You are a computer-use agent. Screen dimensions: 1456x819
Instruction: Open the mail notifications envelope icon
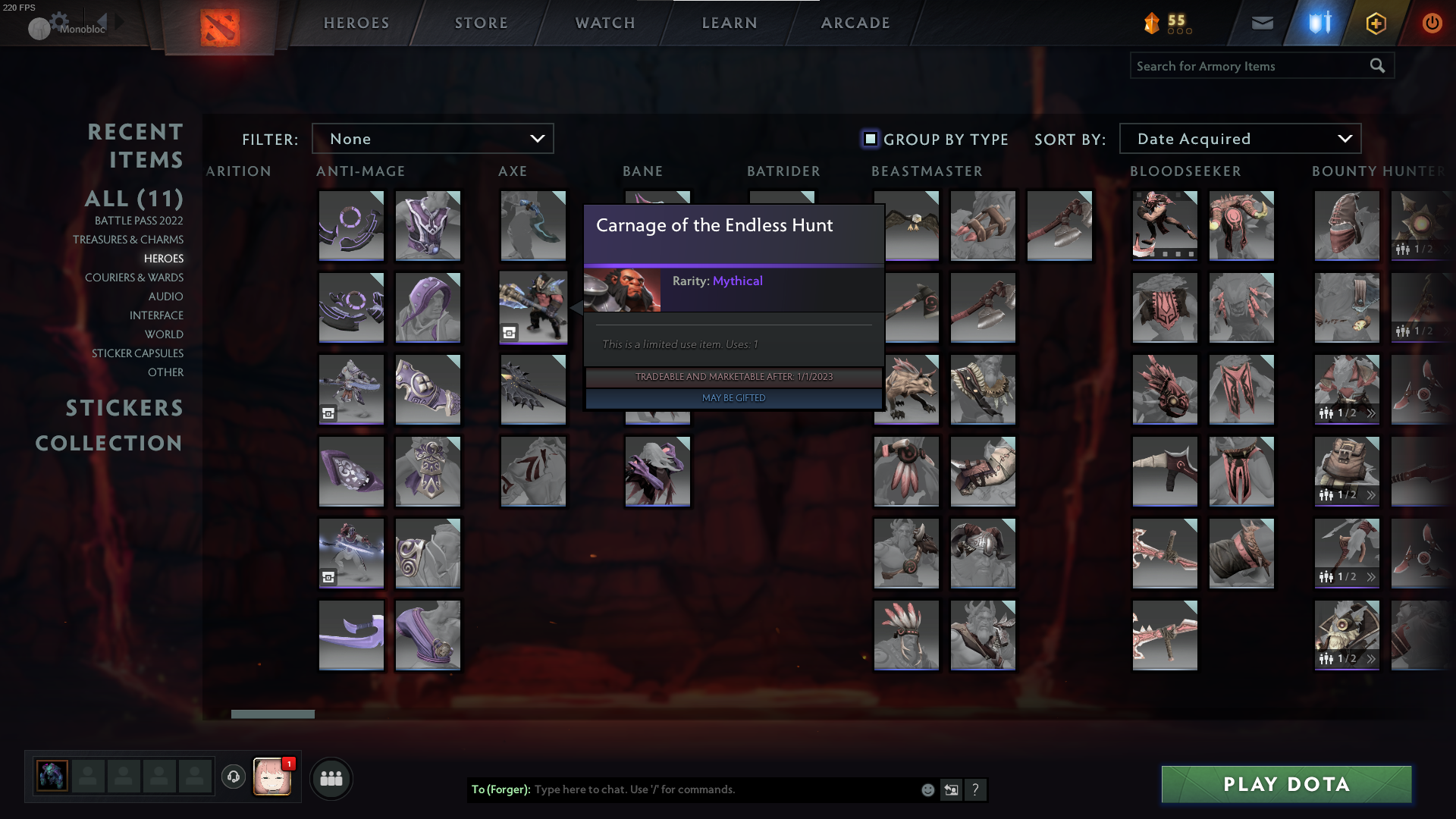coord(1262,23)
